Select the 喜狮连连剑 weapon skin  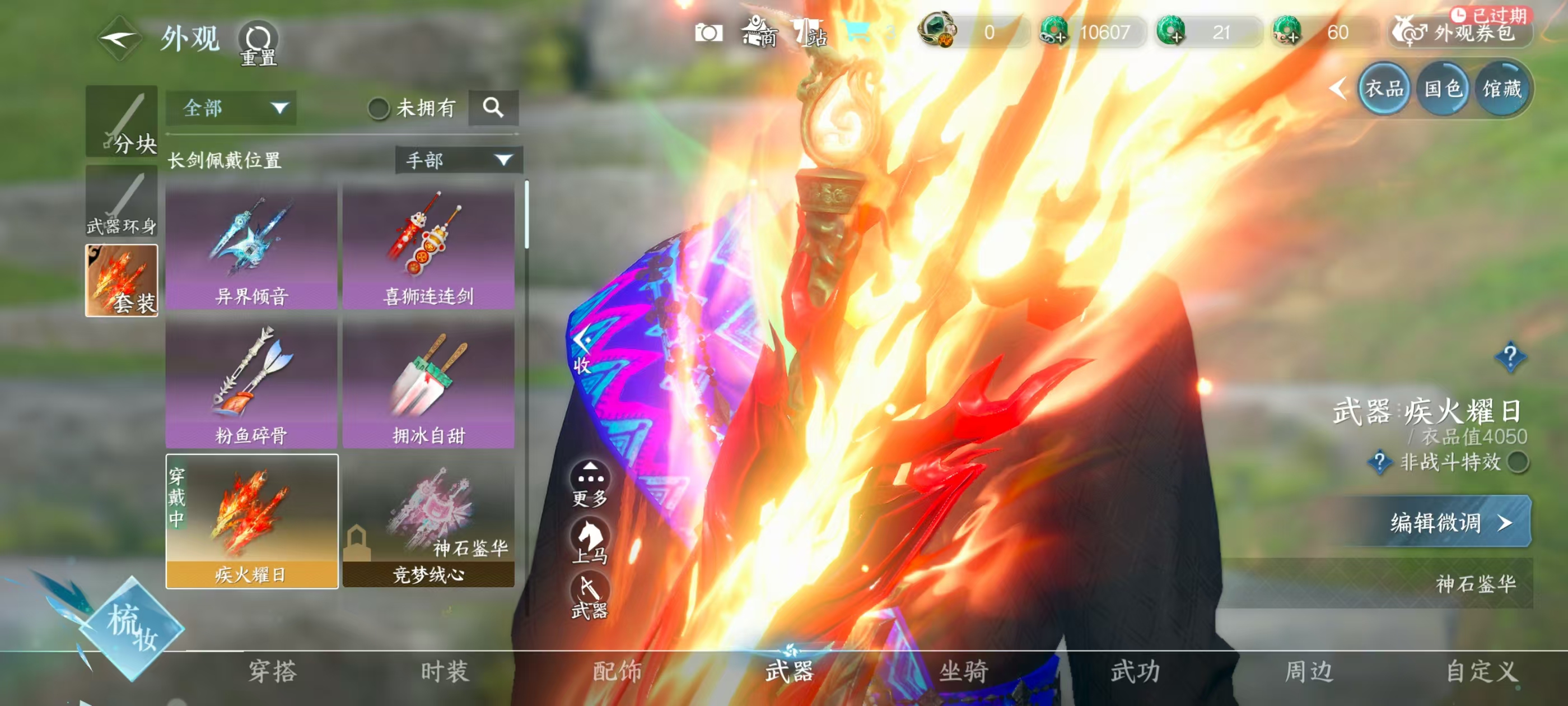[428, 247]
